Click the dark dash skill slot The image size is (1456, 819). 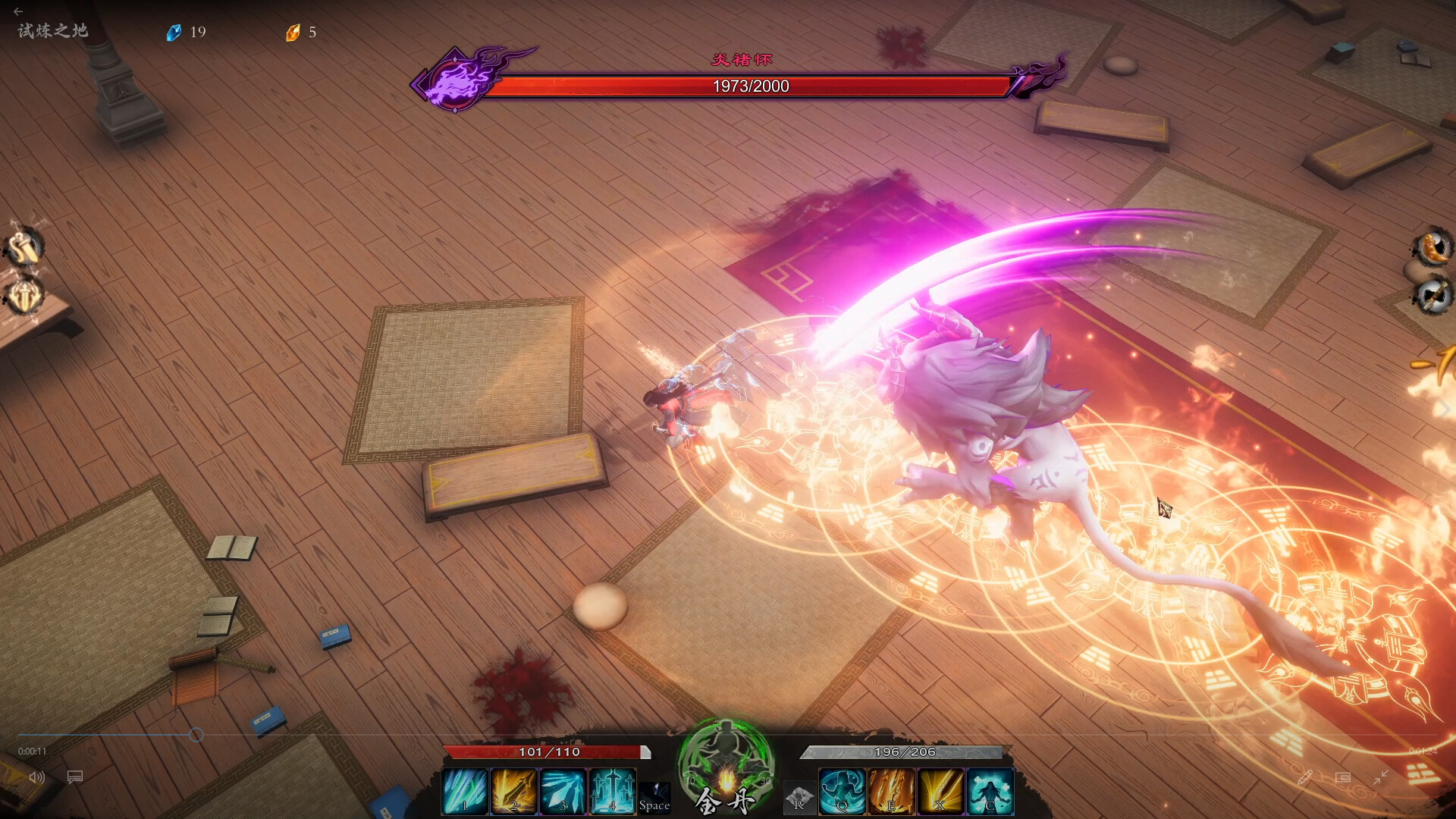[x=654, y=796]
